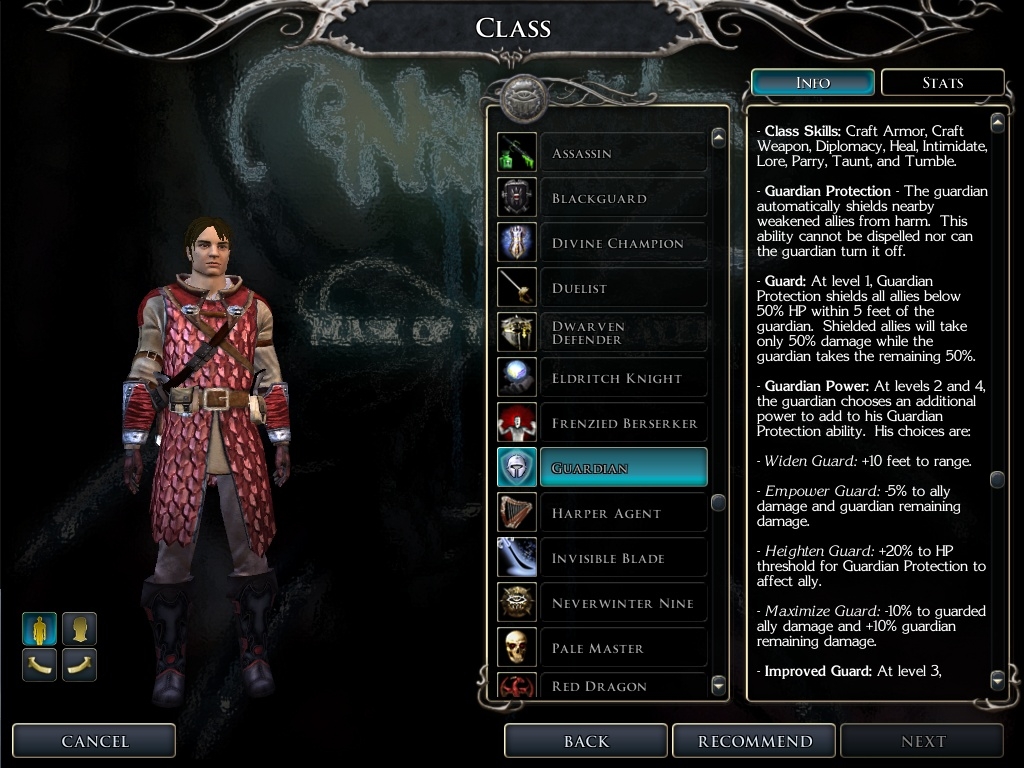This screenshot has width=1024, height=768.
Task: Open the Info tab
Action: (x=812, y=83)
